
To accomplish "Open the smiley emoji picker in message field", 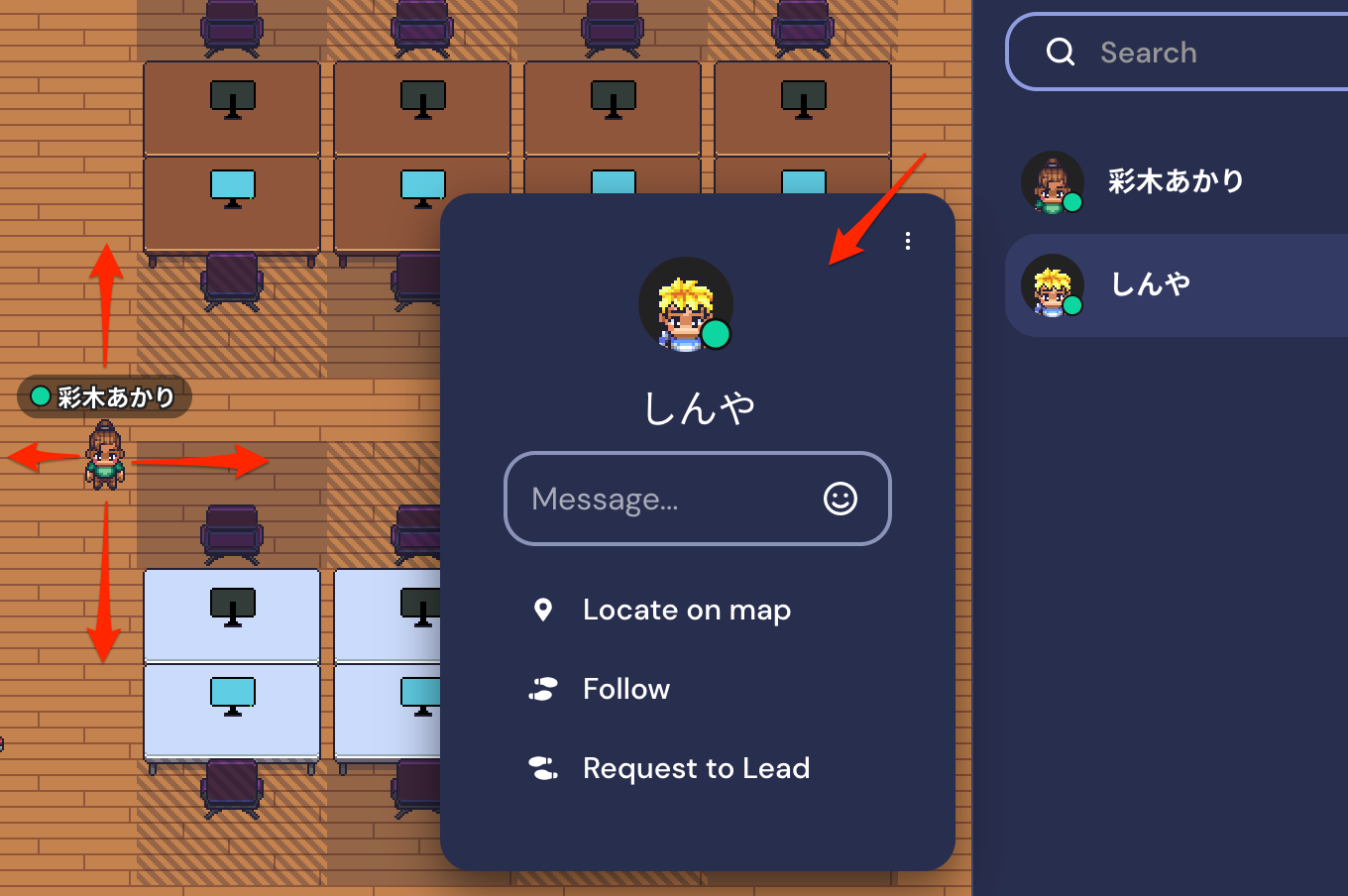I will pos(839,500).
